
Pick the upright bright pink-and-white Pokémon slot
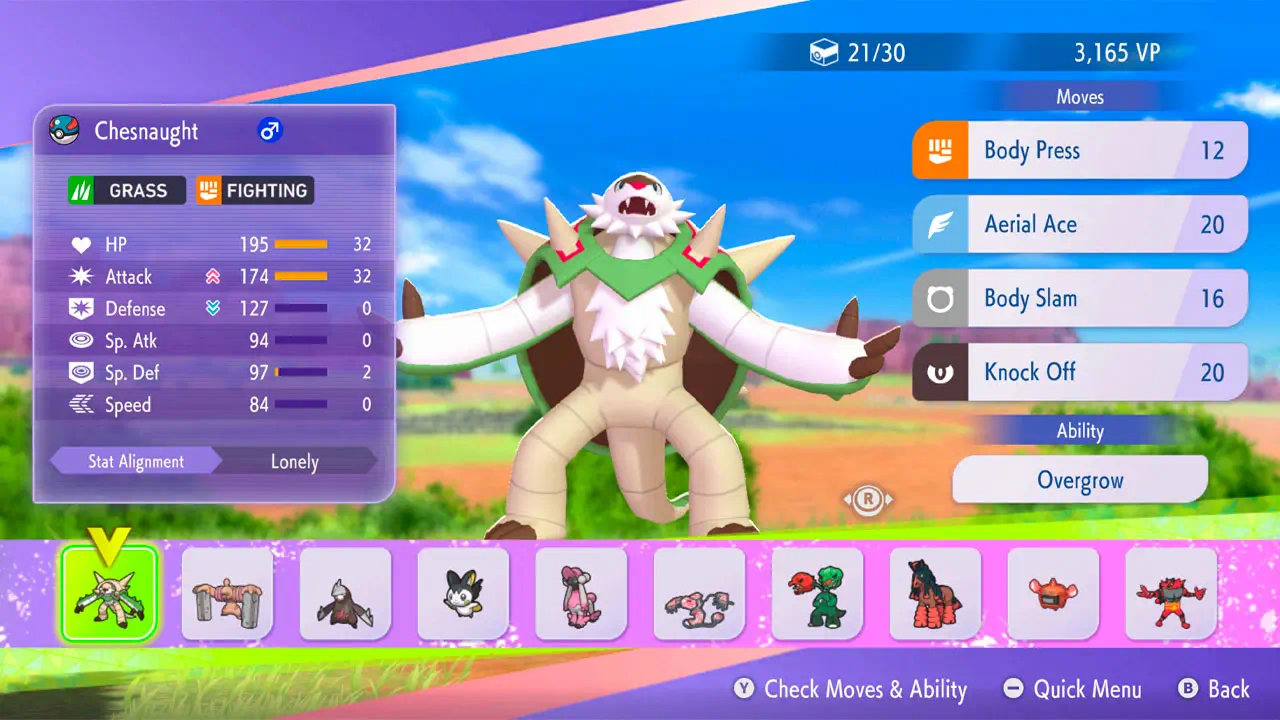[581, 594]
